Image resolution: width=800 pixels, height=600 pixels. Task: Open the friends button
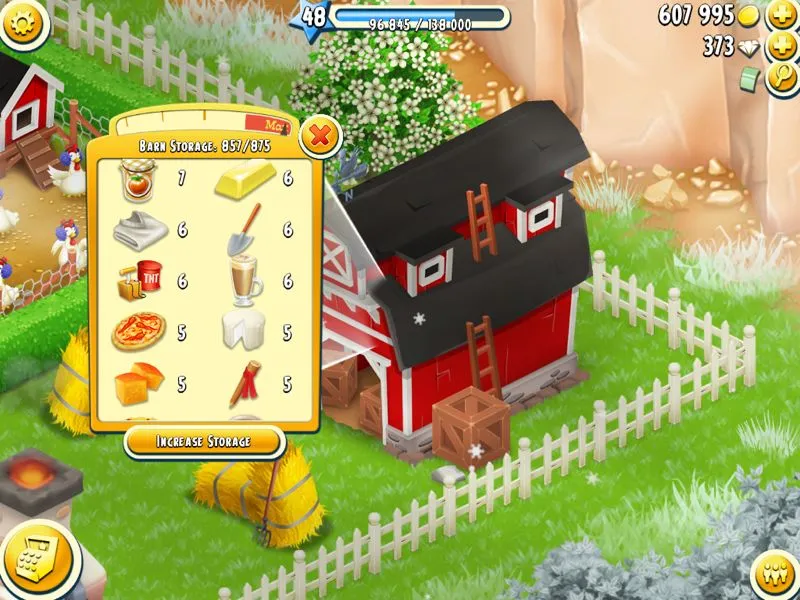pyautogui.click(x=773, y=575)
